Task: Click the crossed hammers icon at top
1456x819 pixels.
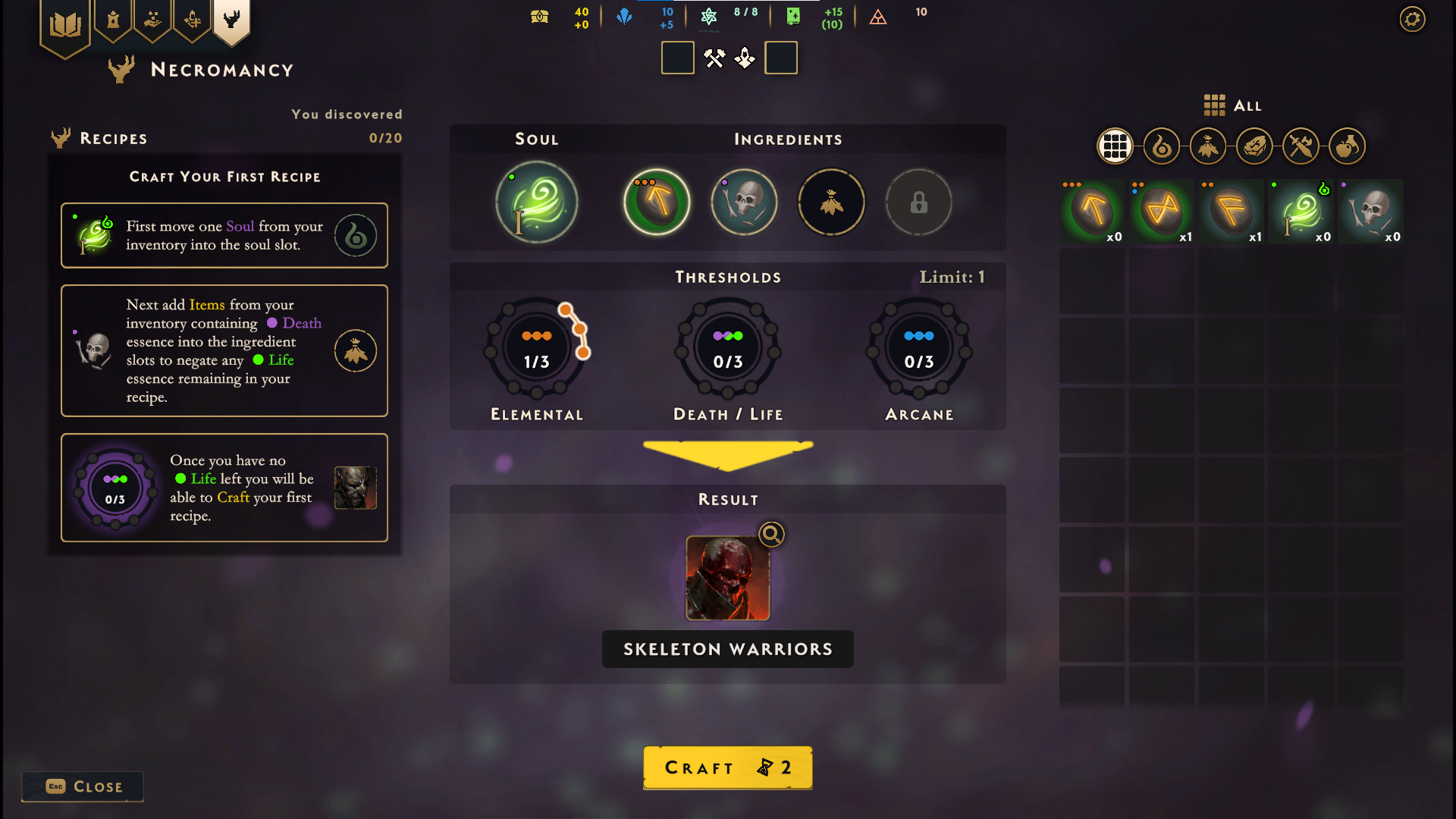Action: coord(714,58)
